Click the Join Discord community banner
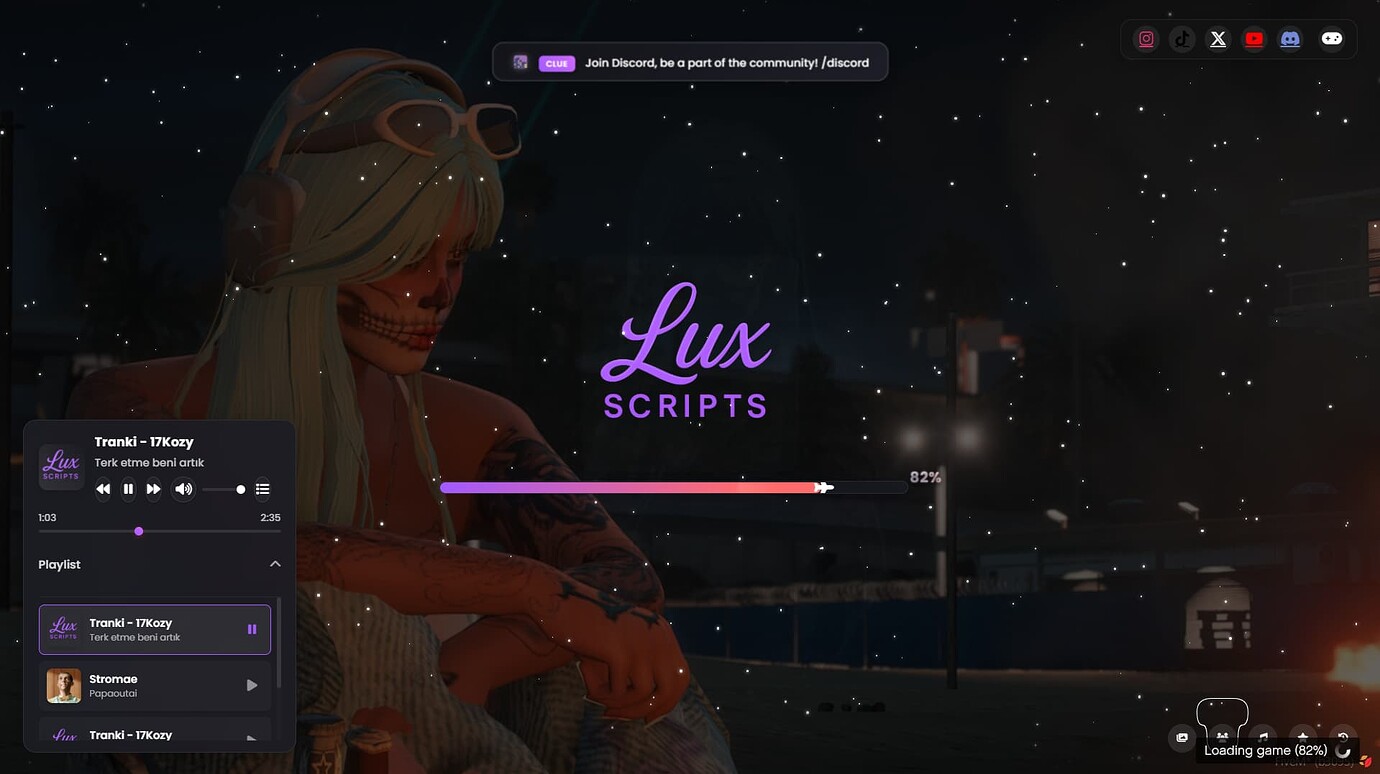The height and width of the screenshot is (774, 1380). pos(690,61)
